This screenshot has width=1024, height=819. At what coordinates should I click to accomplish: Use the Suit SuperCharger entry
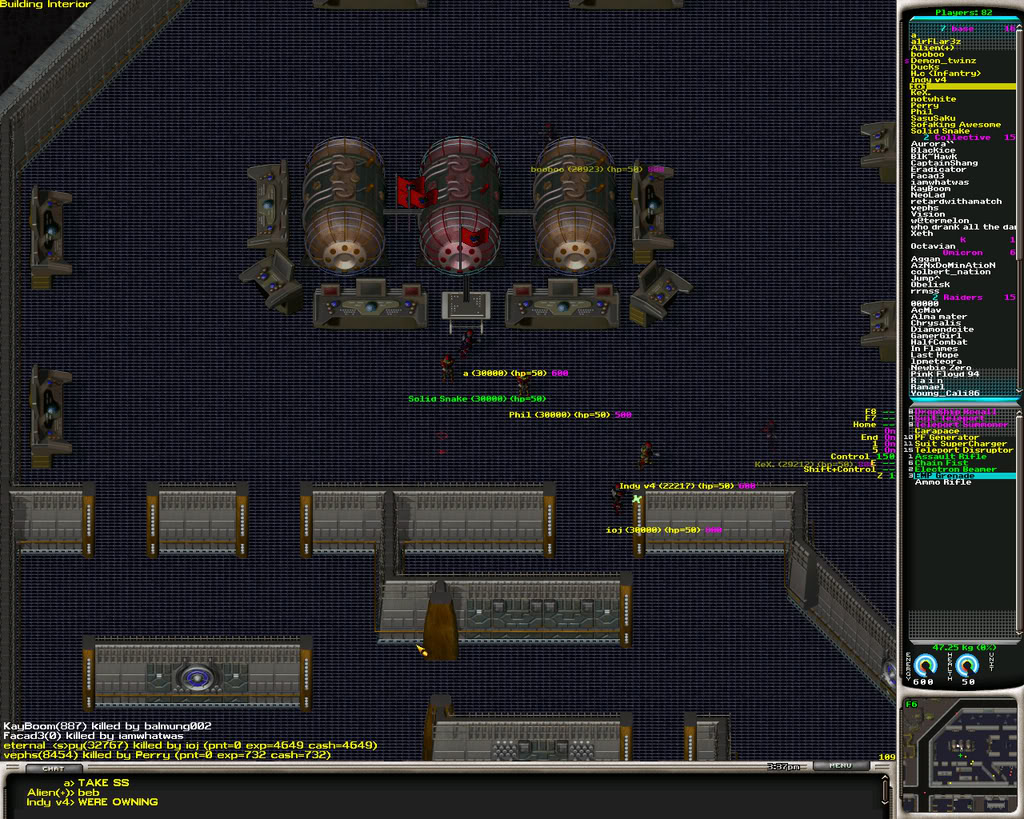click(961, 444)
